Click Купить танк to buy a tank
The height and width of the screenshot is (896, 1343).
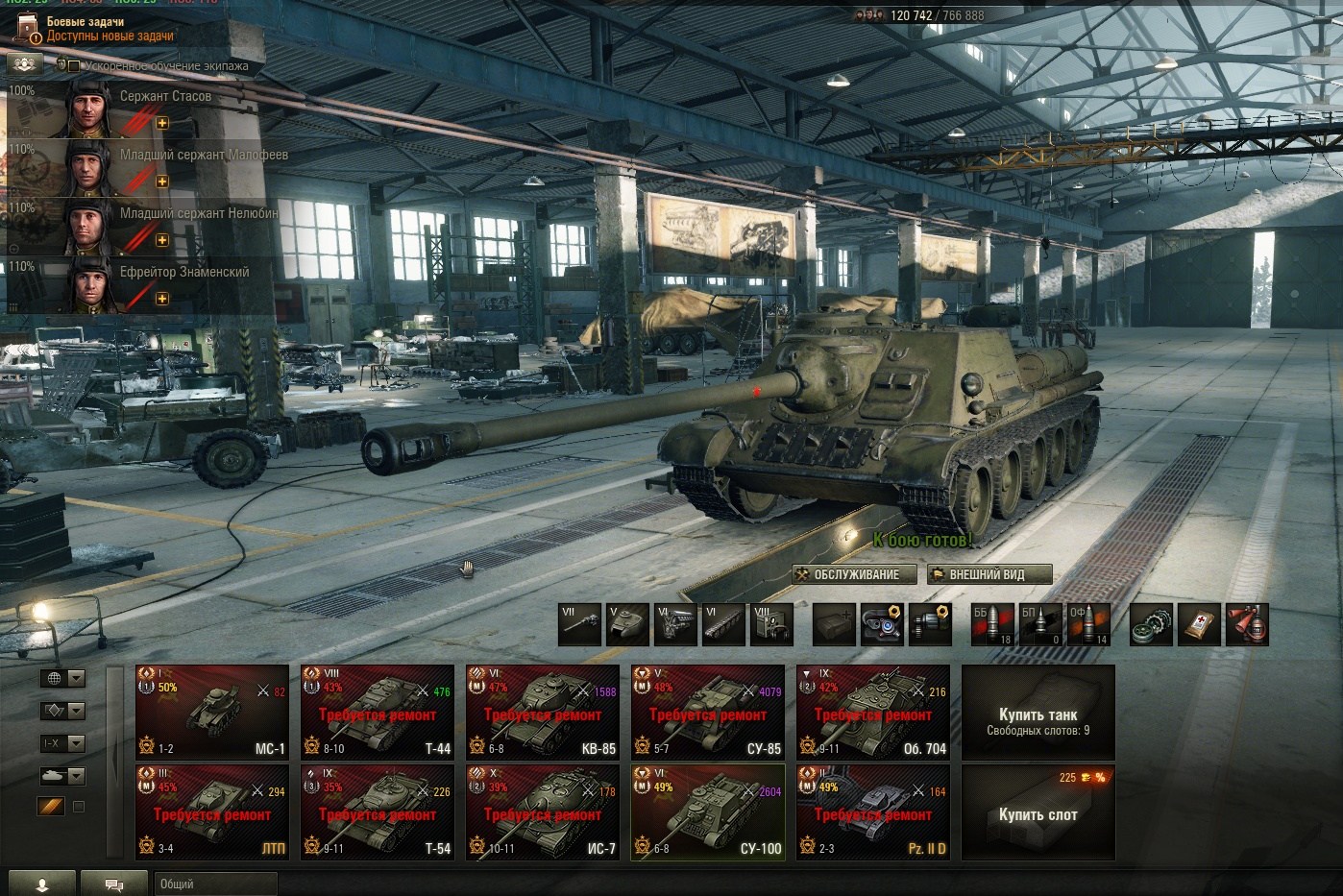point(1038,713)
